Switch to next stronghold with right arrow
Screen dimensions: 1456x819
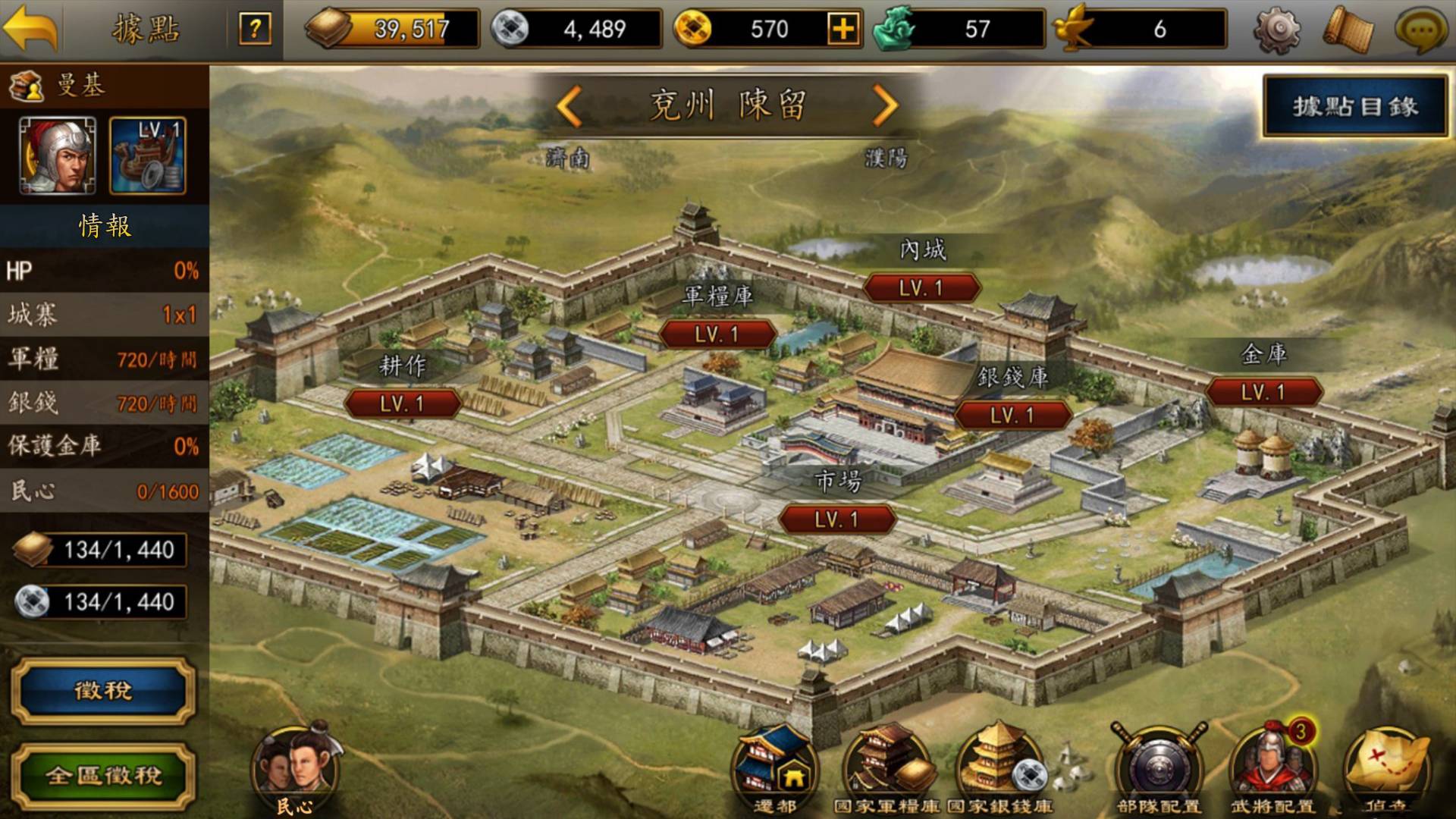[885, 106]
